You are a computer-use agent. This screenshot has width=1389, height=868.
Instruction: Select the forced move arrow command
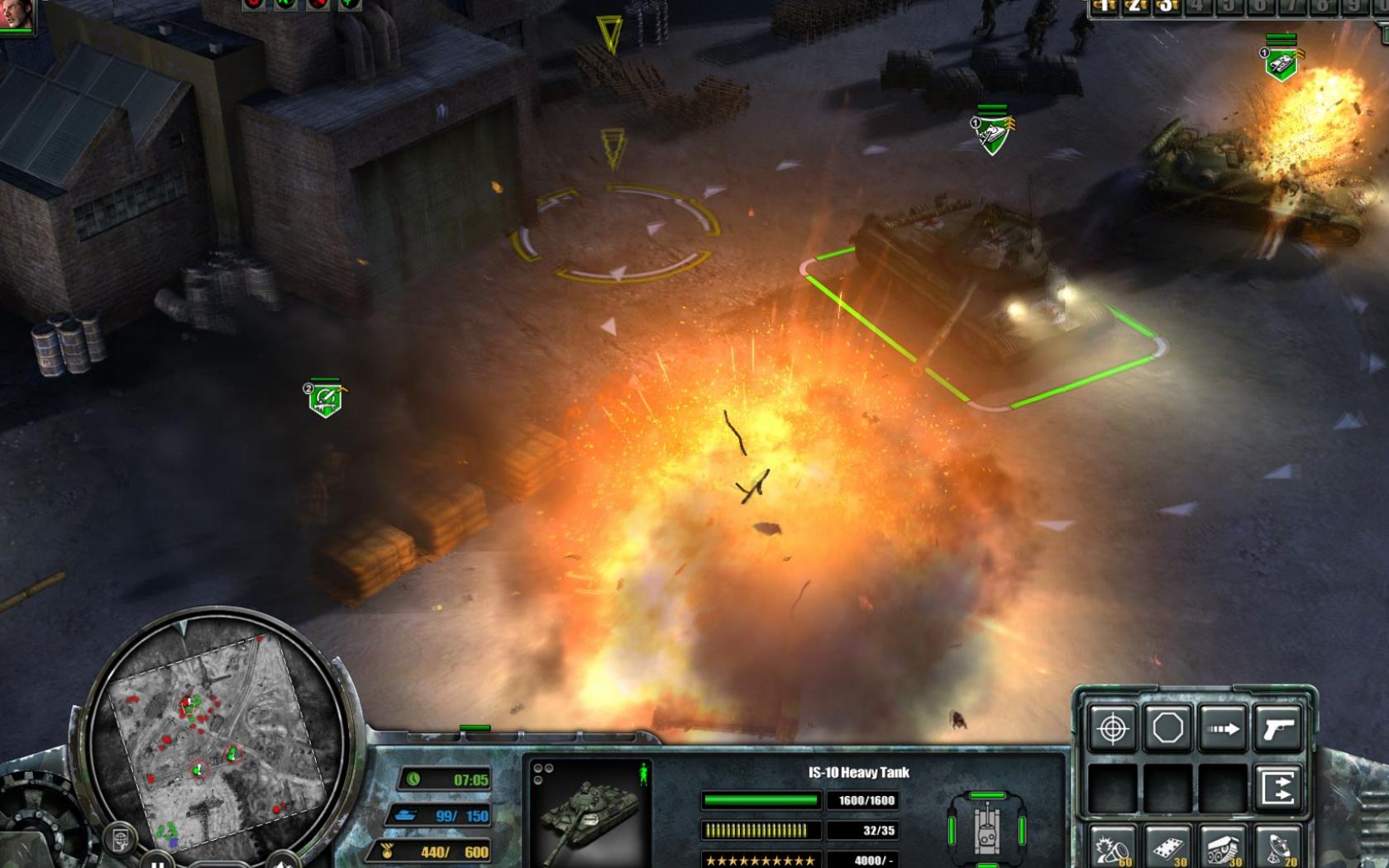click(1222, 727)
